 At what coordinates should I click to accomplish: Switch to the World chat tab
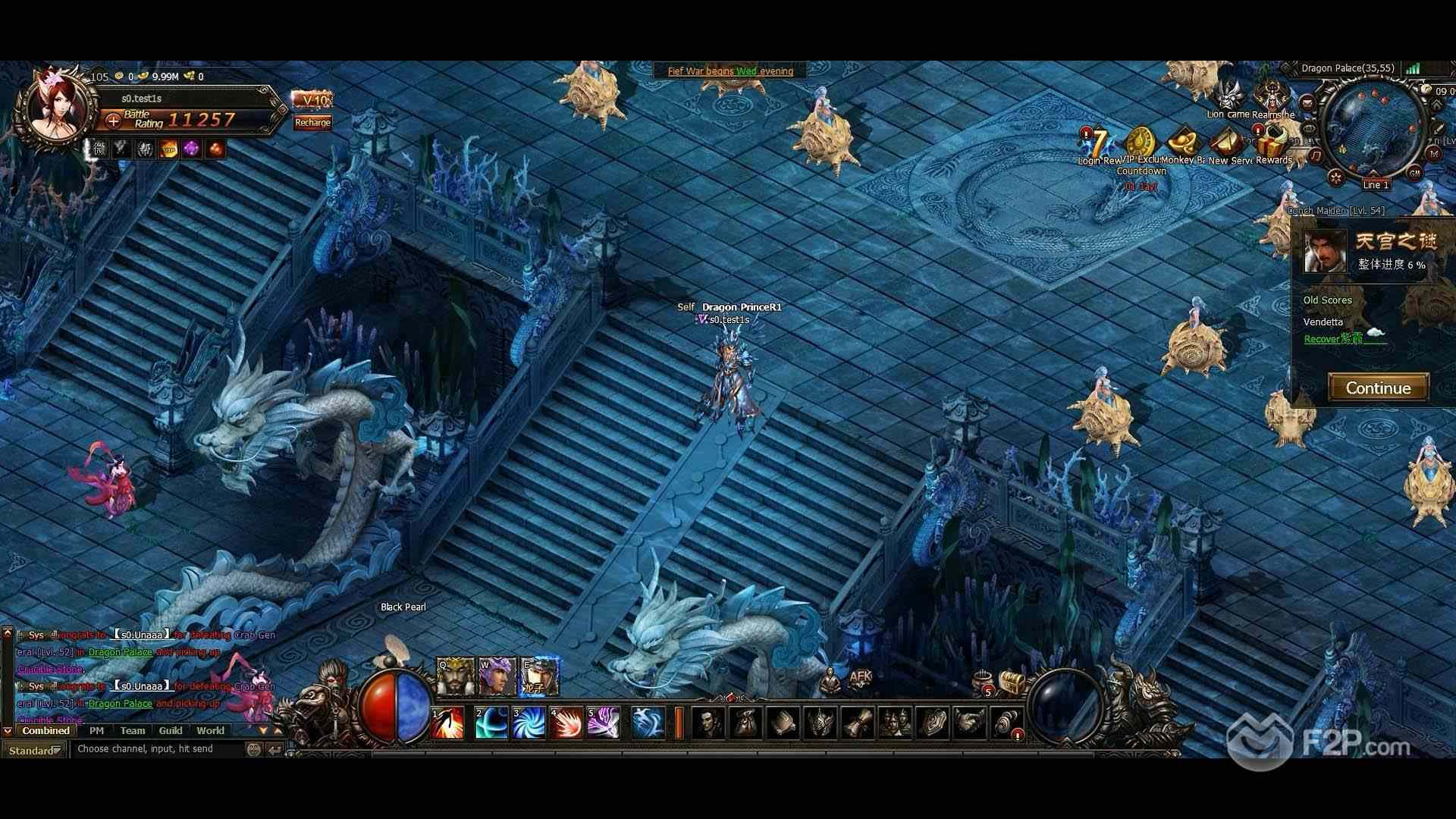pyautogui.click(x=210, y=731)
